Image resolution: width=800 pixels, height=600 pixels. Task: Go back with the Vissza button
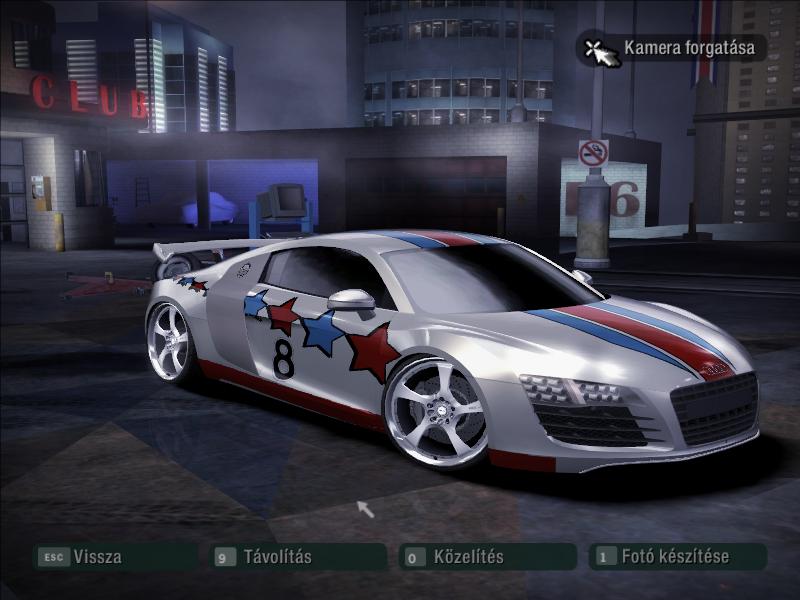(x=97, y=557)
